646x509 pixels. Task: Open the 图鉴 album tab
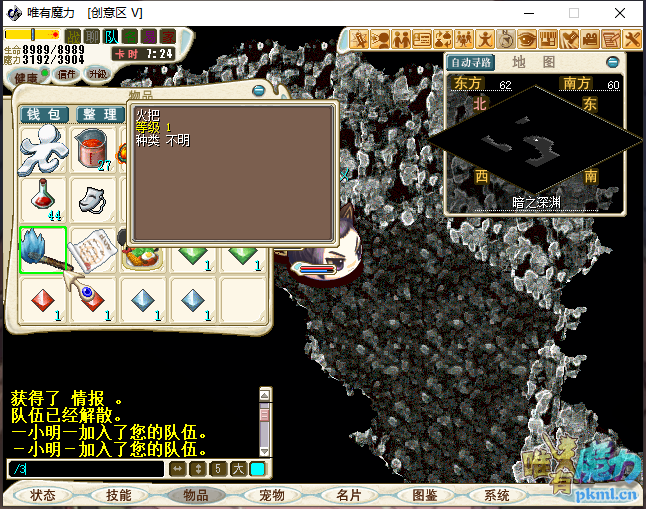tap(424, 495)
